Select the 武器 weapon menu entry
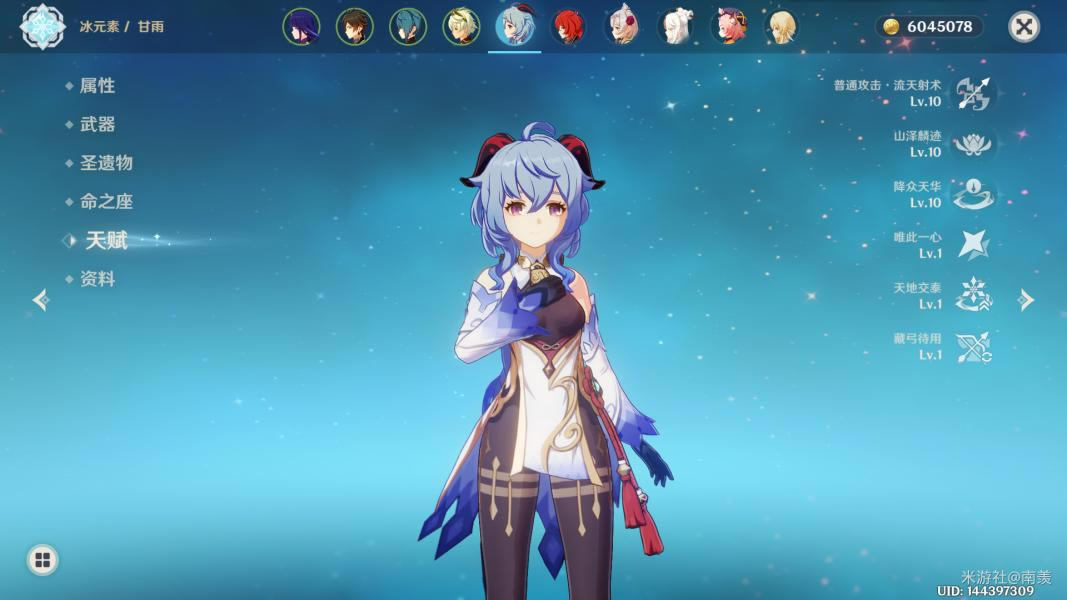The image size is (1067, 600). click(97, 124)
